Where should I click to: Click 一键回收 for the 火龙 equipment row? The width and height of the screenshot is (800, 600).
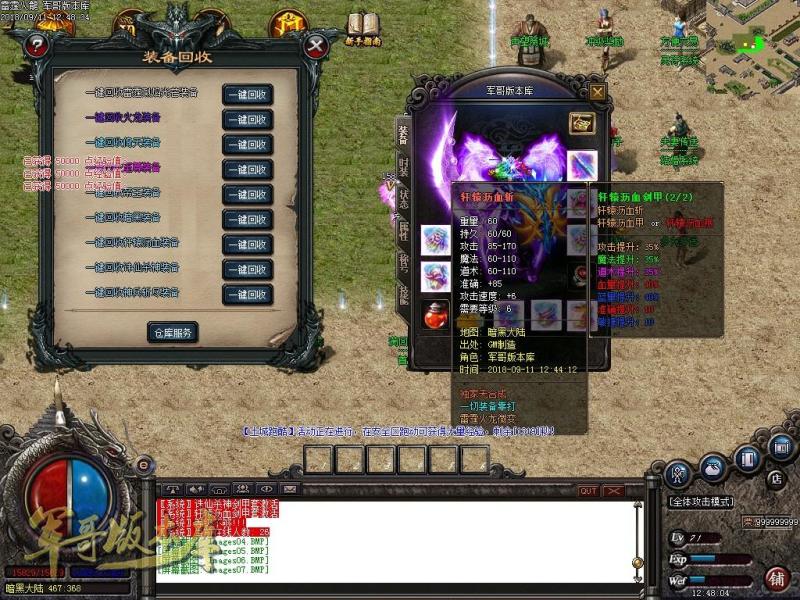tap(247, 120)
